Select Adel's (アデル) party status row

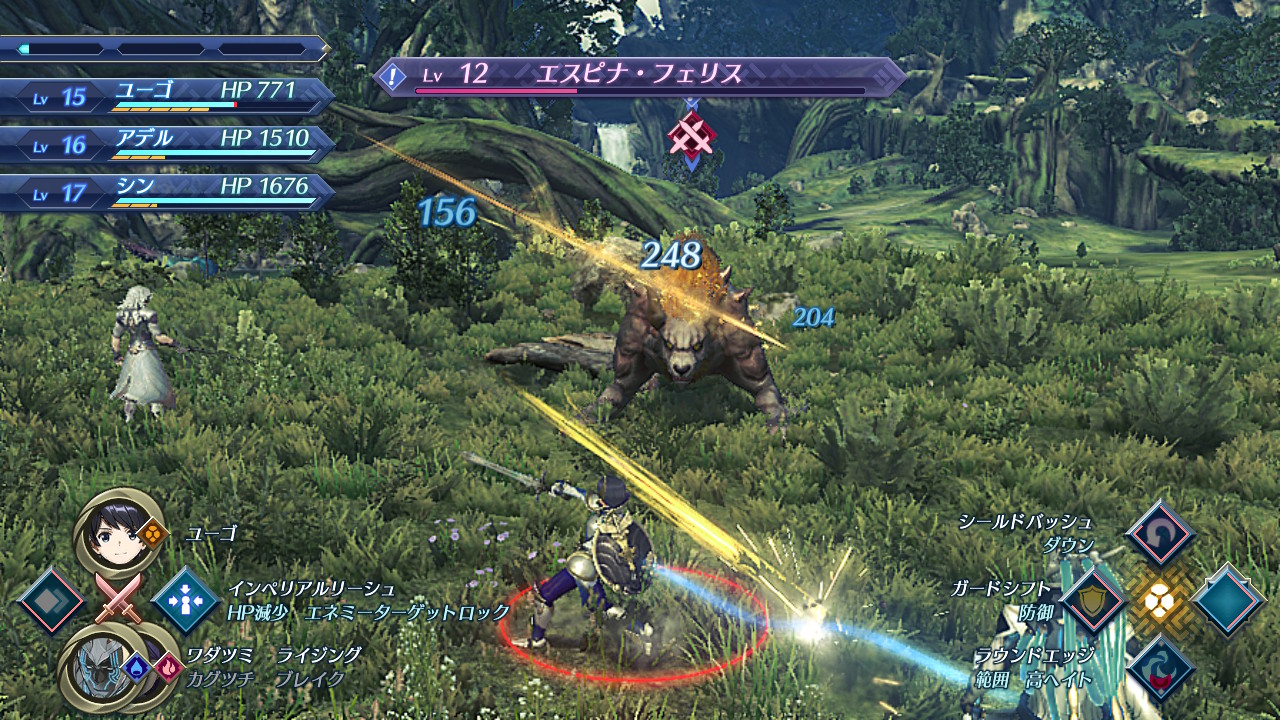click(x=168, y=144)
